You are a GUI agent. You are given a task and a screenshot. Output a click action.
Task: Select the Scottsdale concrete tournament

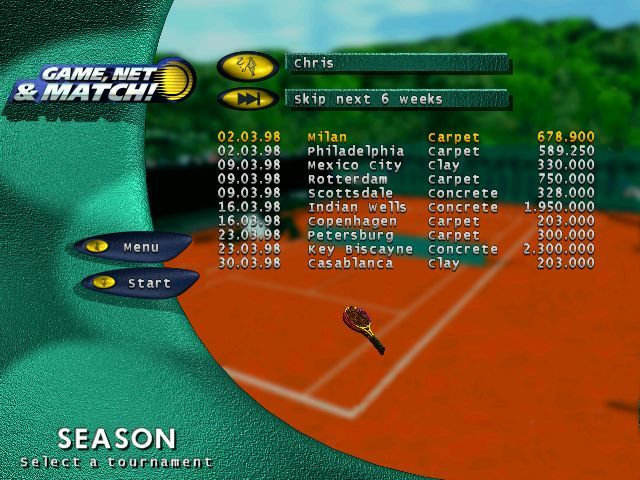405,193
